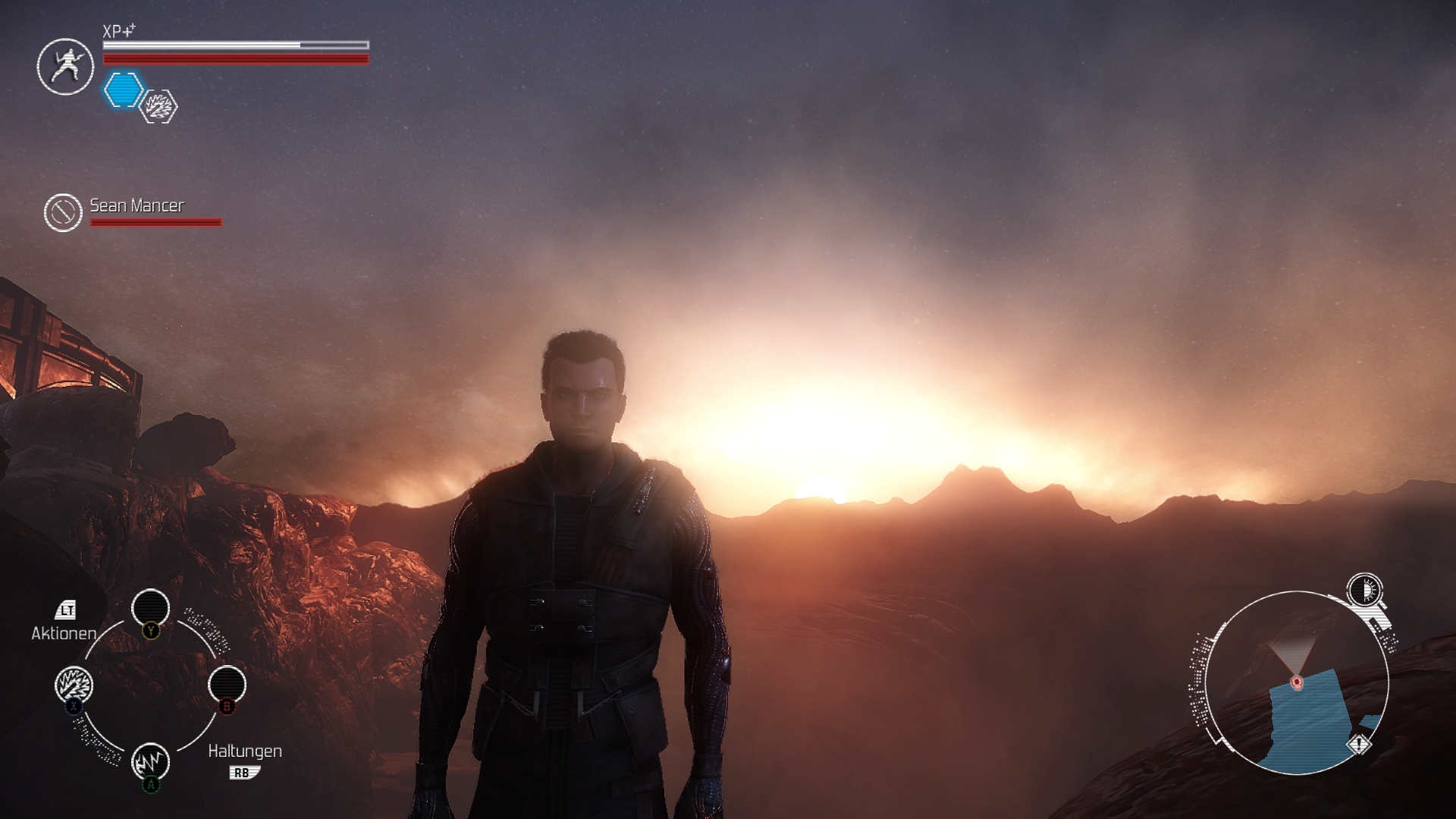Click the red player marker on the minimap

[x=1297, y=682]
